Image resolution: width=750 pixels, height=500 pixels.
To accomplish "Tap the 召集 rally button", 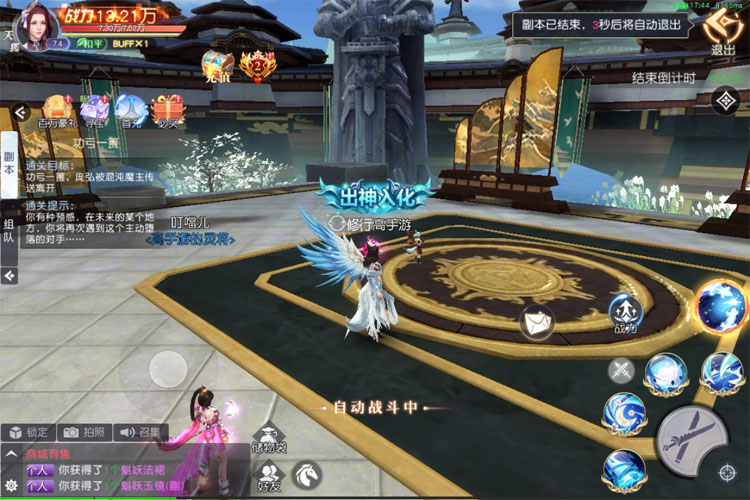I will pyautogui.click(x=140, y=433).
